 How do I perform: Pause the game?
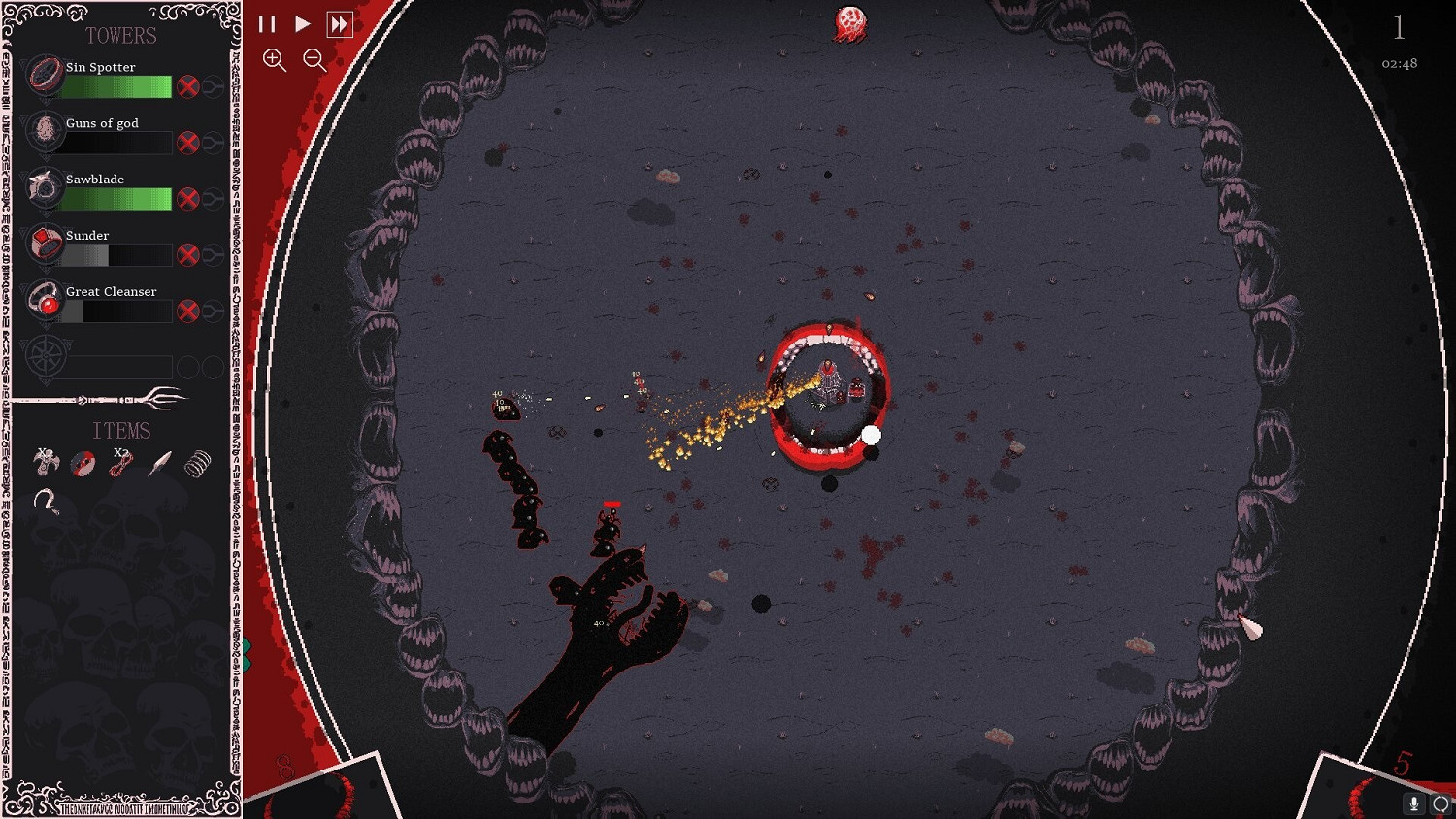[268, 24]
